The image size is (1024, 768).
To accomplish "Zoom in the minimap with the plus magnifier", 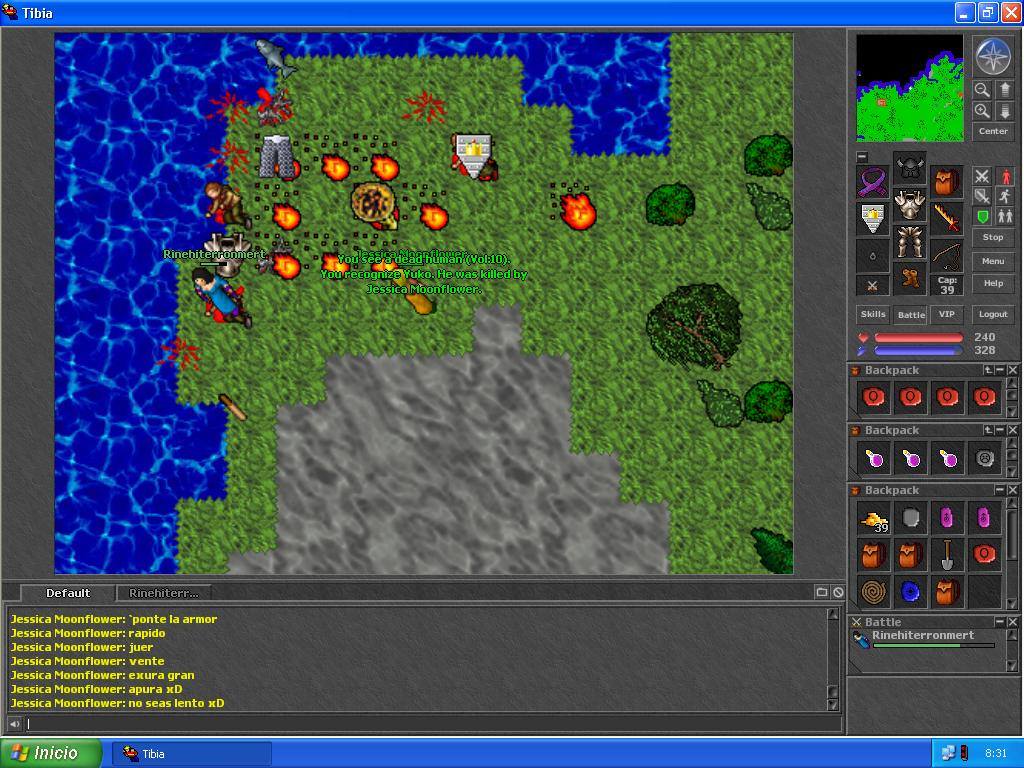I will coord(982,111).
